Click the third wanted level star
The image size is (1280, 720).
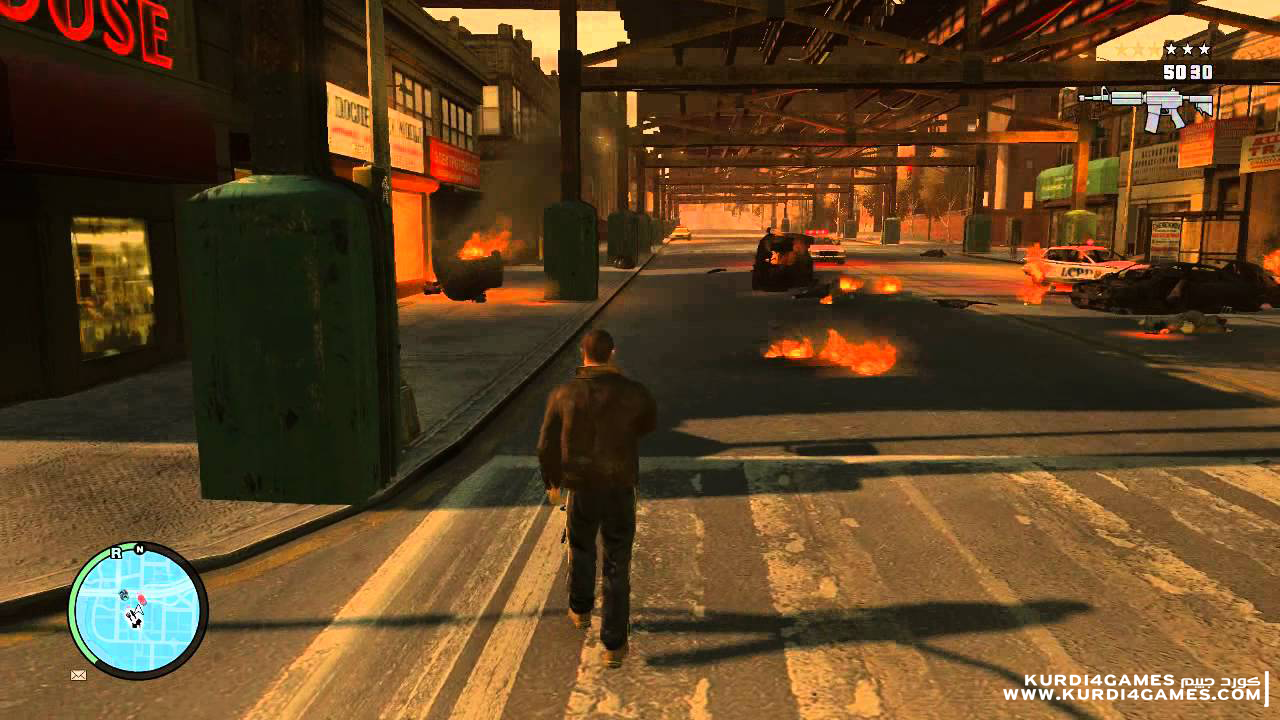coord(1204,48)
